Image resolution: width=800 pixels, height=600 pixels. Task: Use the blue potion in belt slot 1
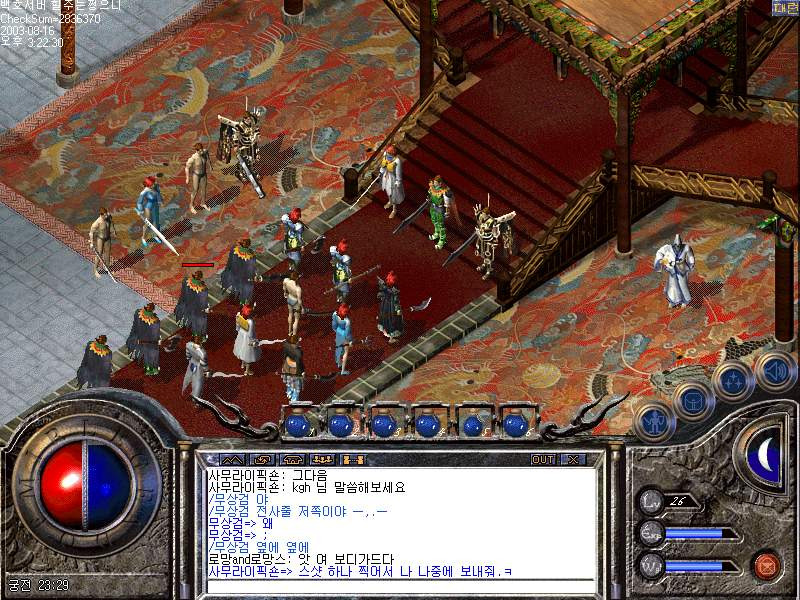(x=298, y=424)
